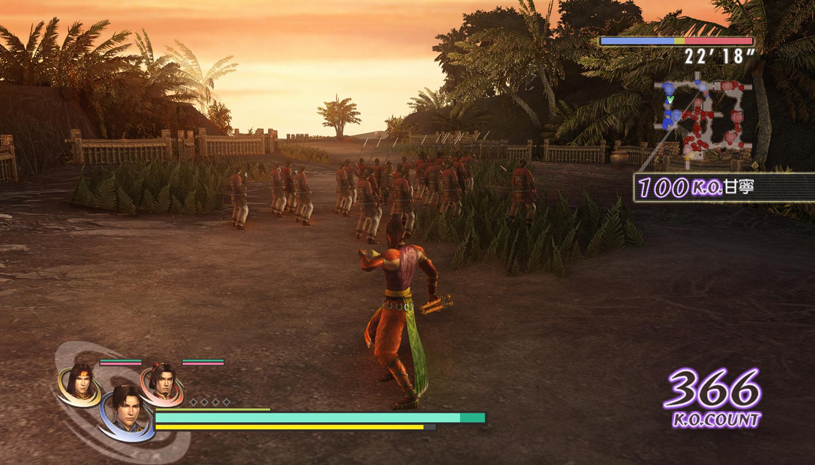This screenshot has width=815, height=465.
Task: Open the battlefield minimap
Action: pos(703,120)
